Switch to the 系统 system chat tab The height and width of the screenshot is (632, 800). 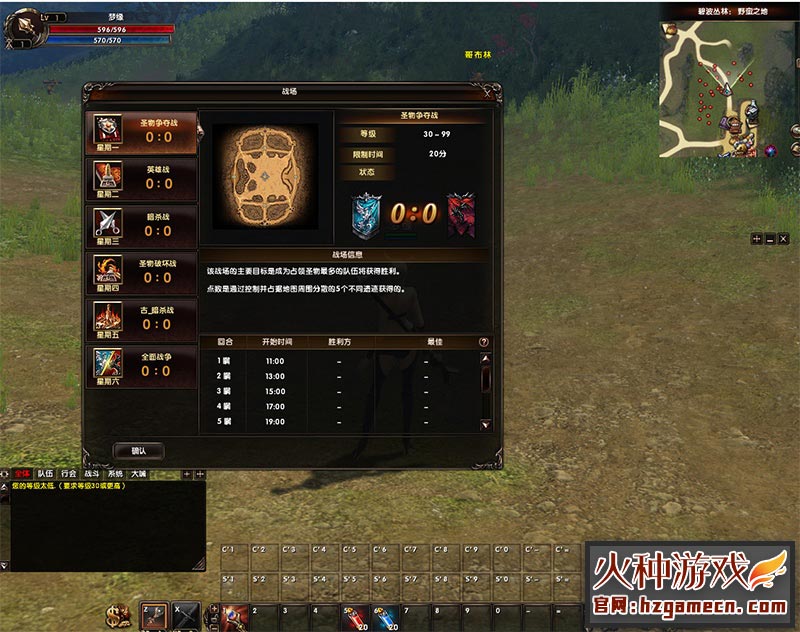pyautogui.click(x=115, y=473)
